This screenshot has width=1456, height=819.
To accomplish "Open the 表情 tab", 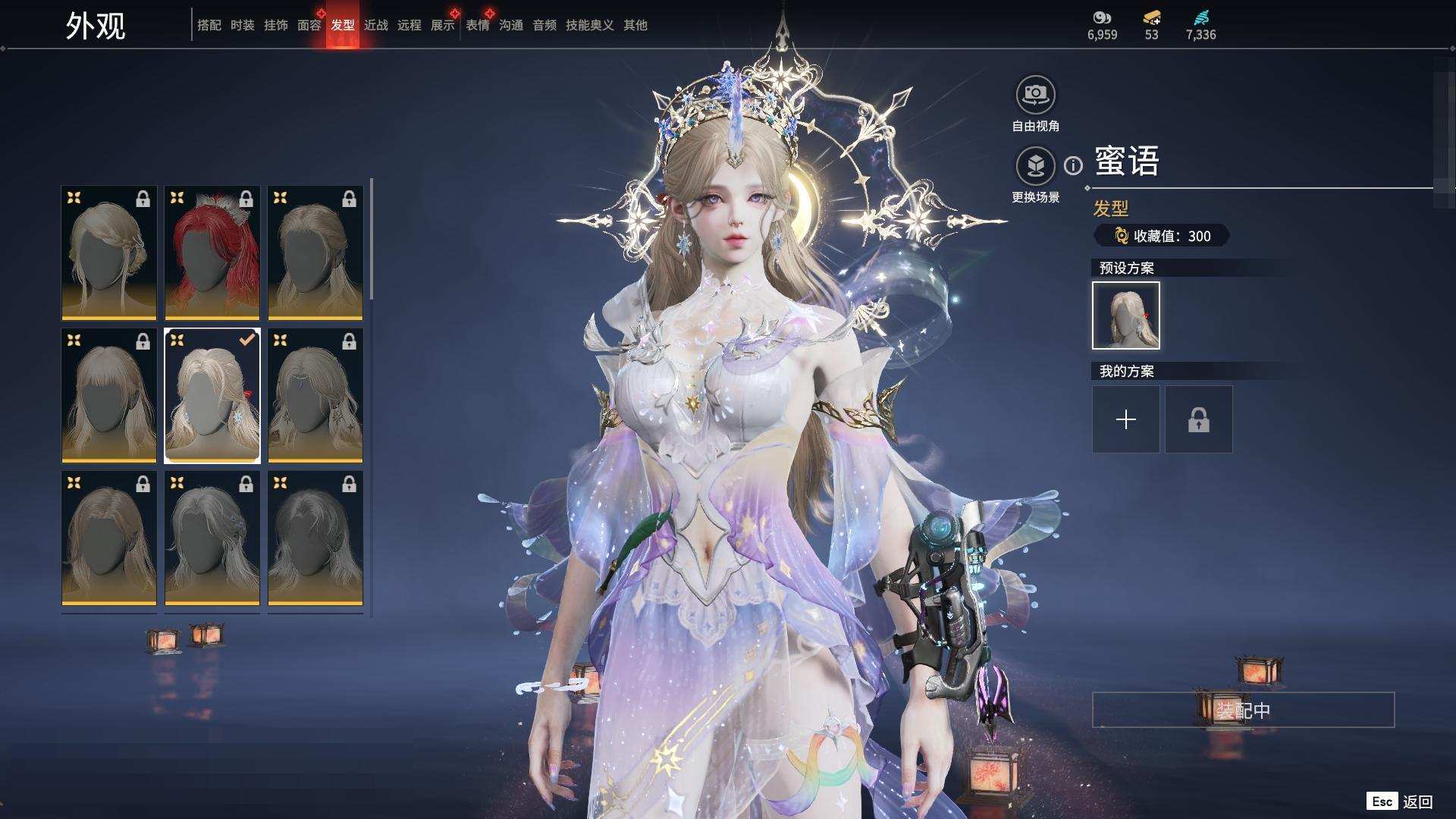I will pyautogui.click(x=477, y=25).
